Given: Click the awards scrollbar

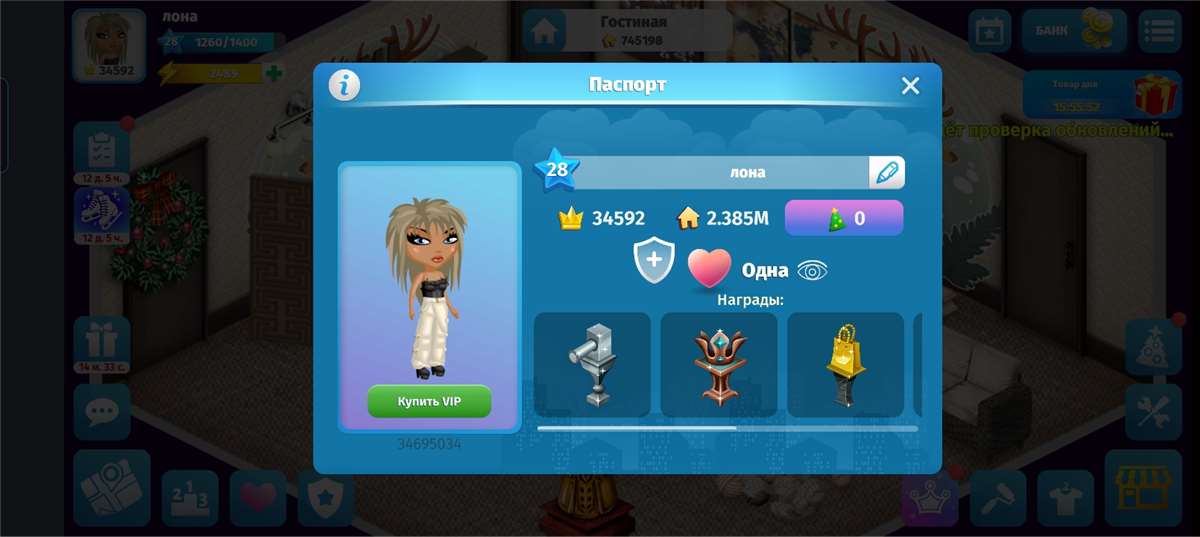Looking at the screenshot, I should [727, 428].
